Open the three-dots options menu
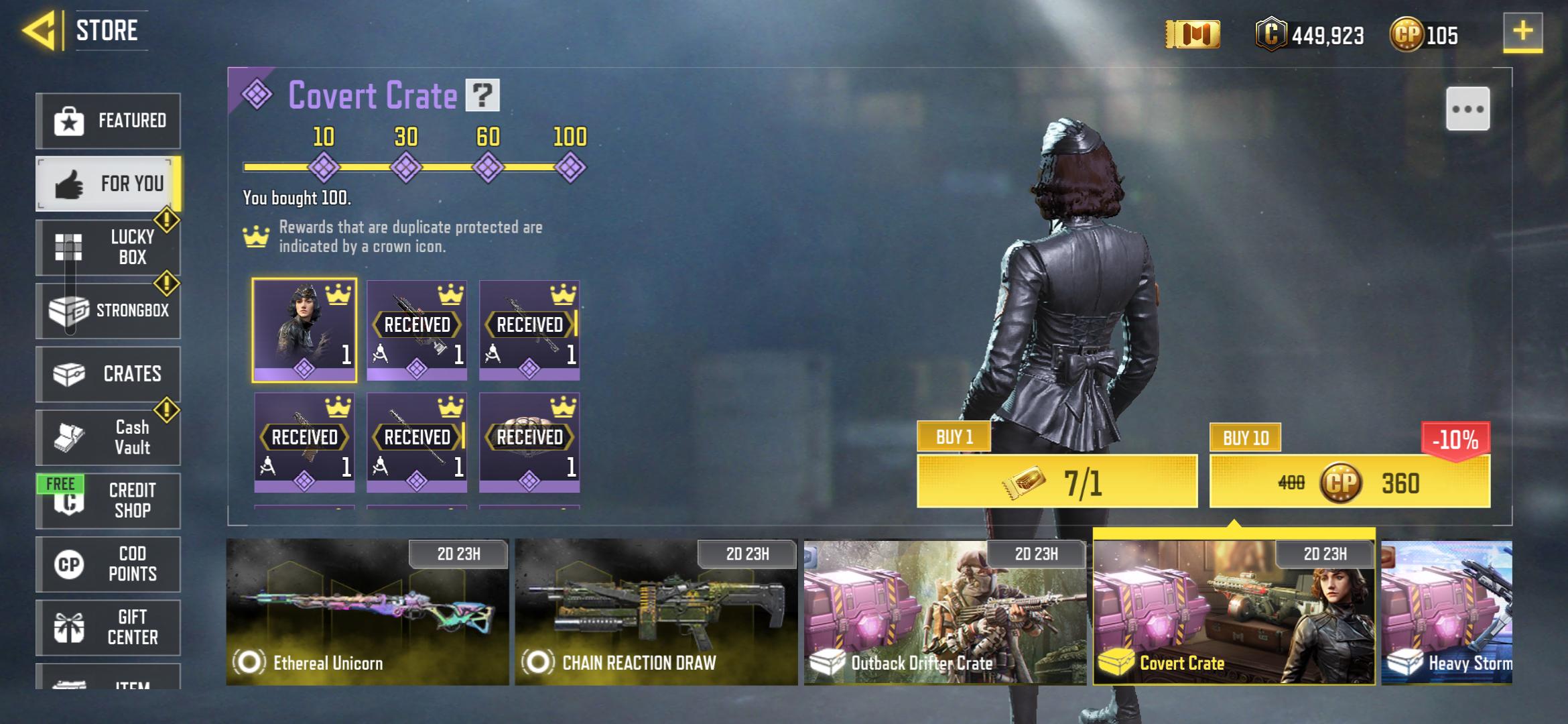This screenshot has width=1568, height=724. [x=1467, y=109]
